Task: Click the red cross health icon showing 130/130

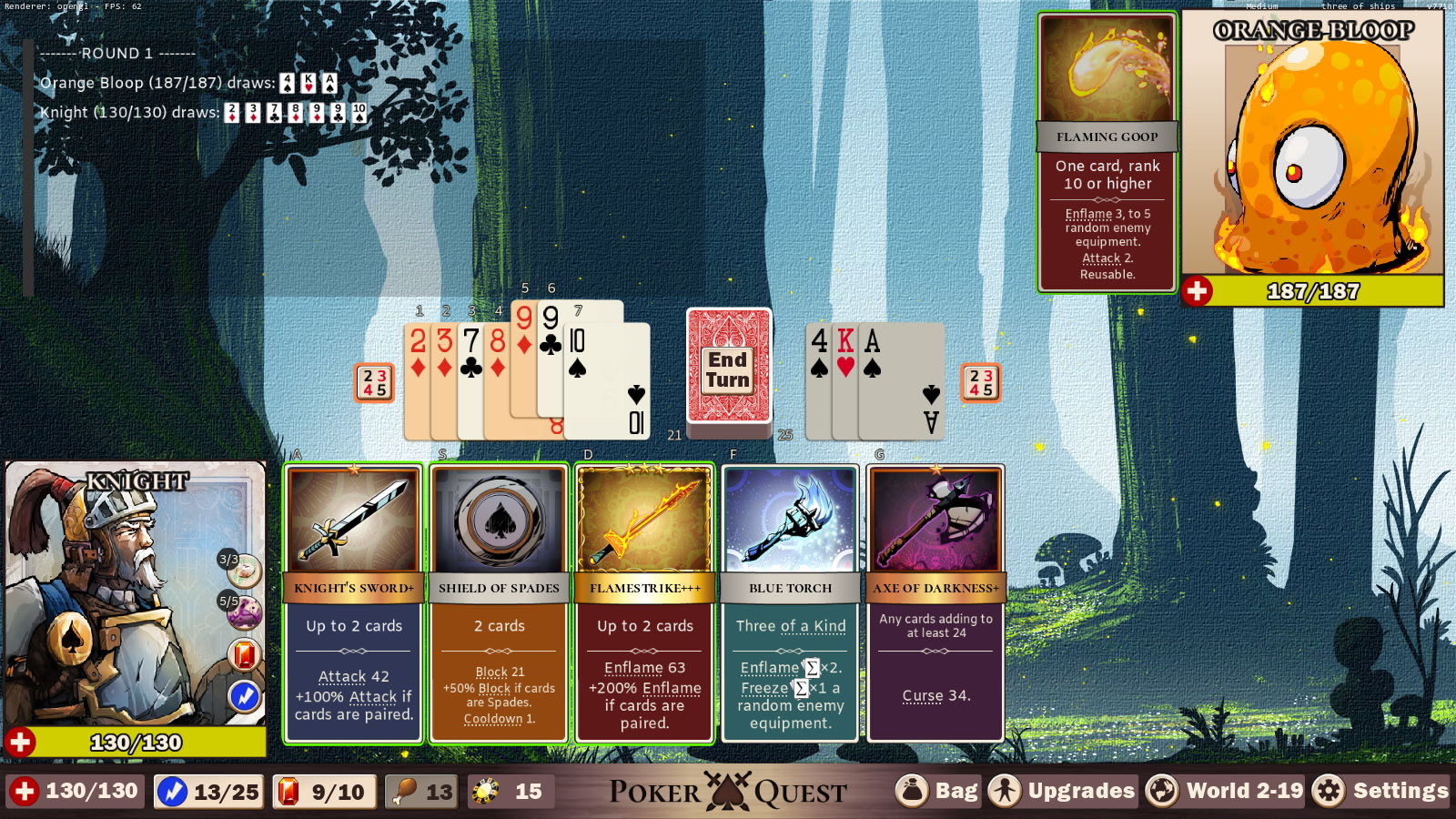Action: pos(24,790)
